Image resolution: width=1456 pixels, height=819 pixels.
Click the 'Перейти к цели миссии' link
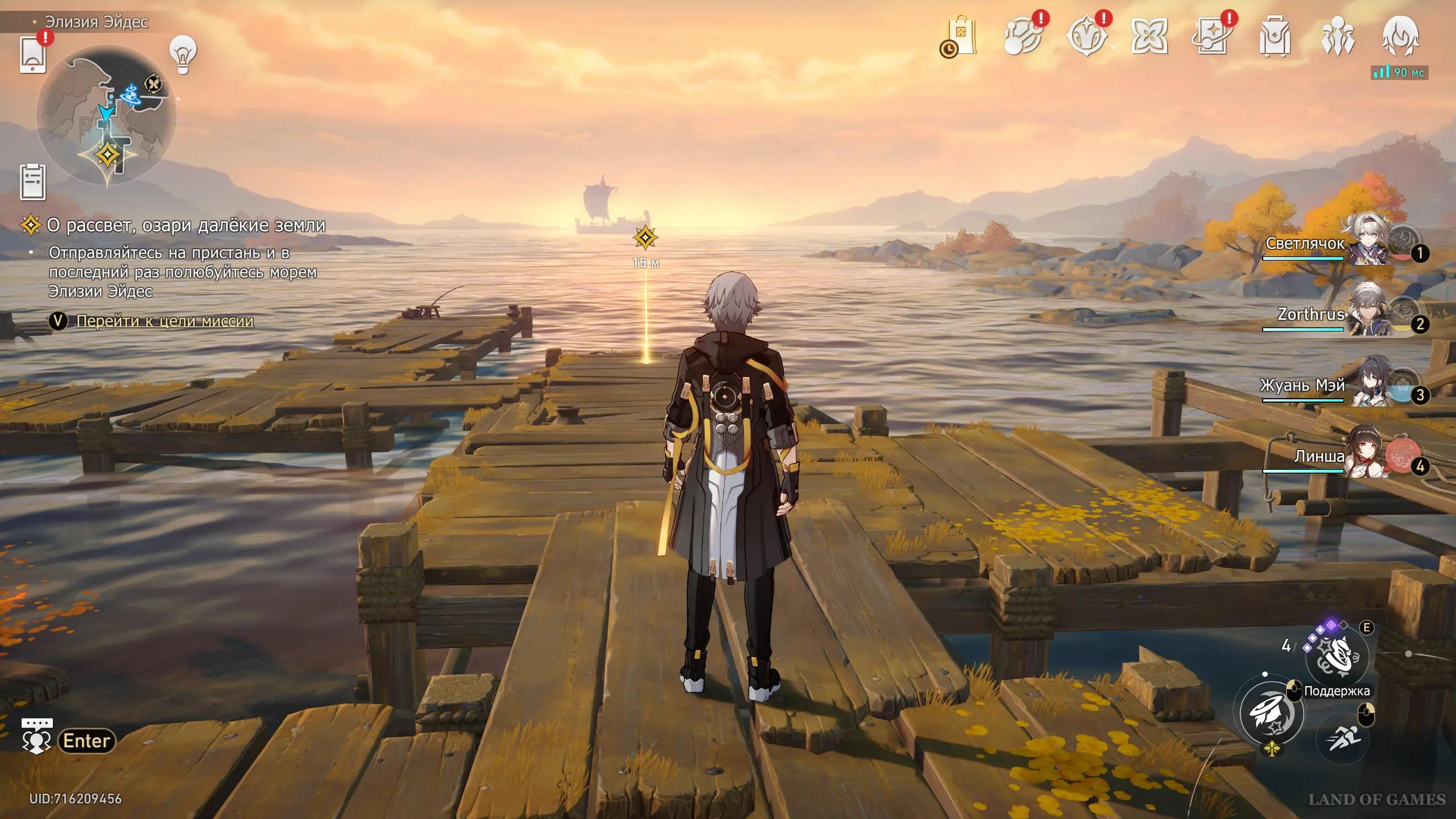pyautogui.click(x=165, y=321)
